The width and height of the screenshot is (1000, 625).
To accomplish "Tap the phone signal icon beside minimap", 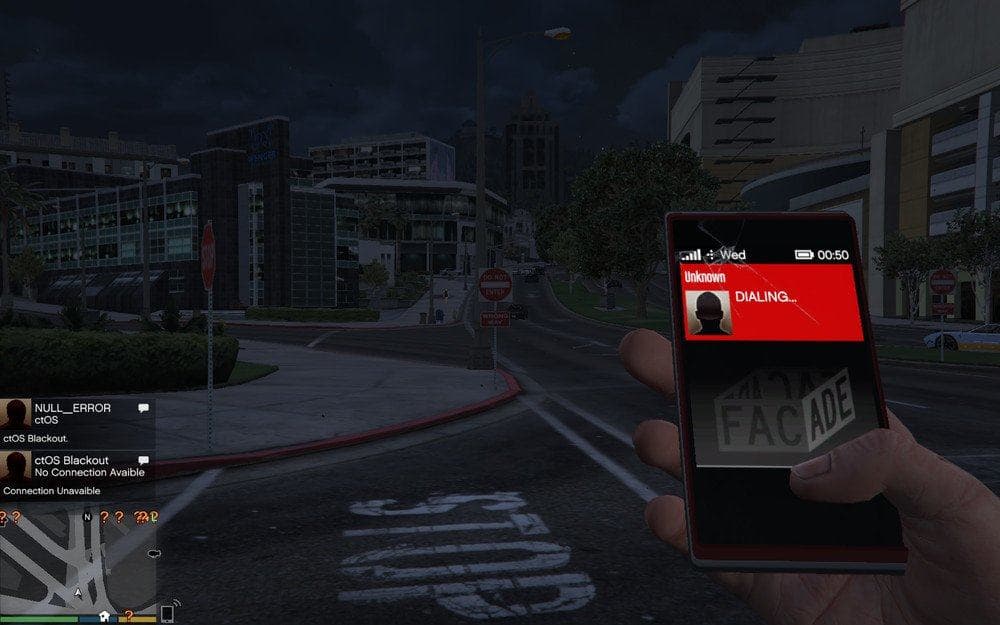I will pyautogui.click(x=167, y=611).
